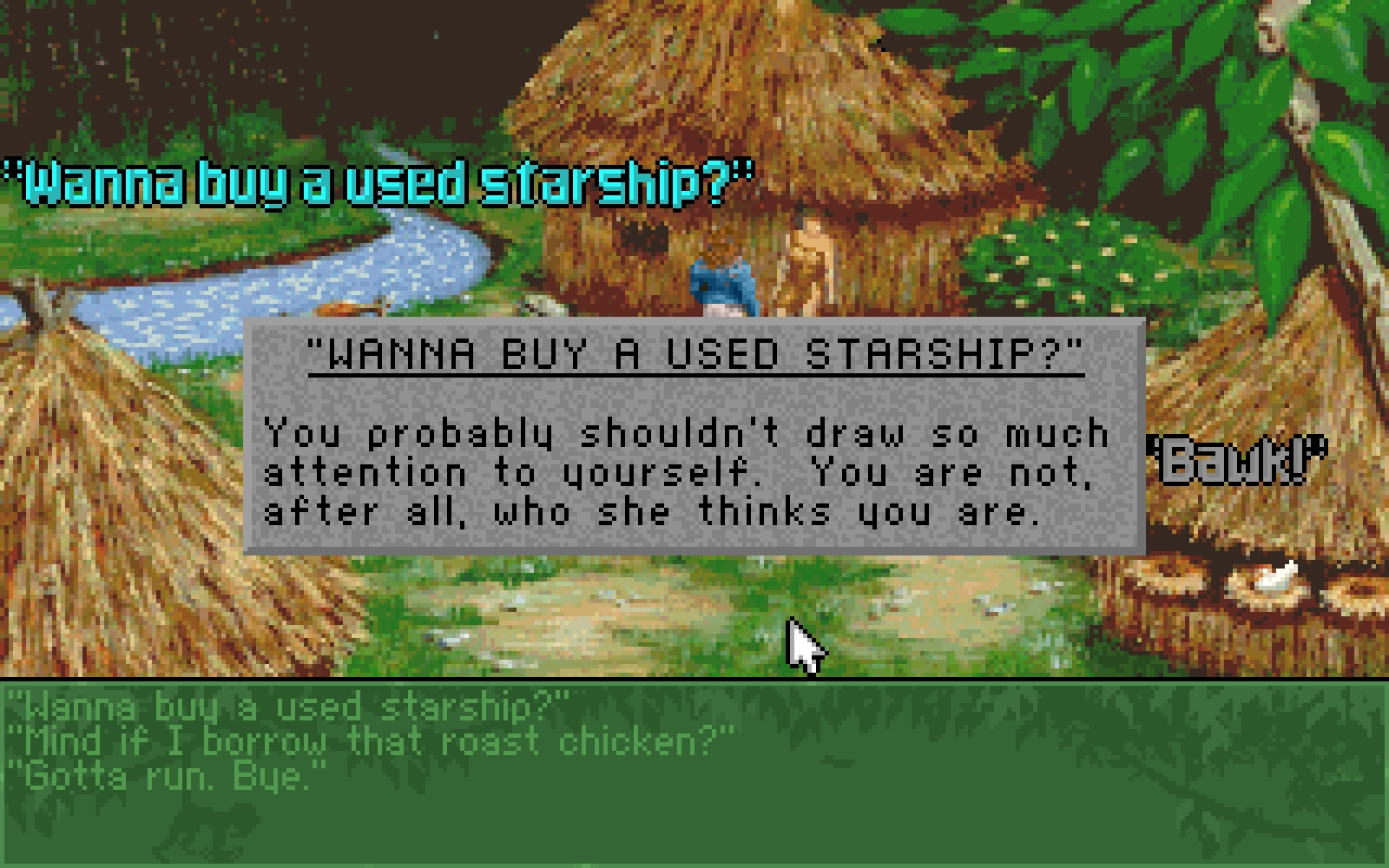Choose "Mind if I borrow that roast chicken?"
1389x868 pixels.
click(x=365, y=740)
